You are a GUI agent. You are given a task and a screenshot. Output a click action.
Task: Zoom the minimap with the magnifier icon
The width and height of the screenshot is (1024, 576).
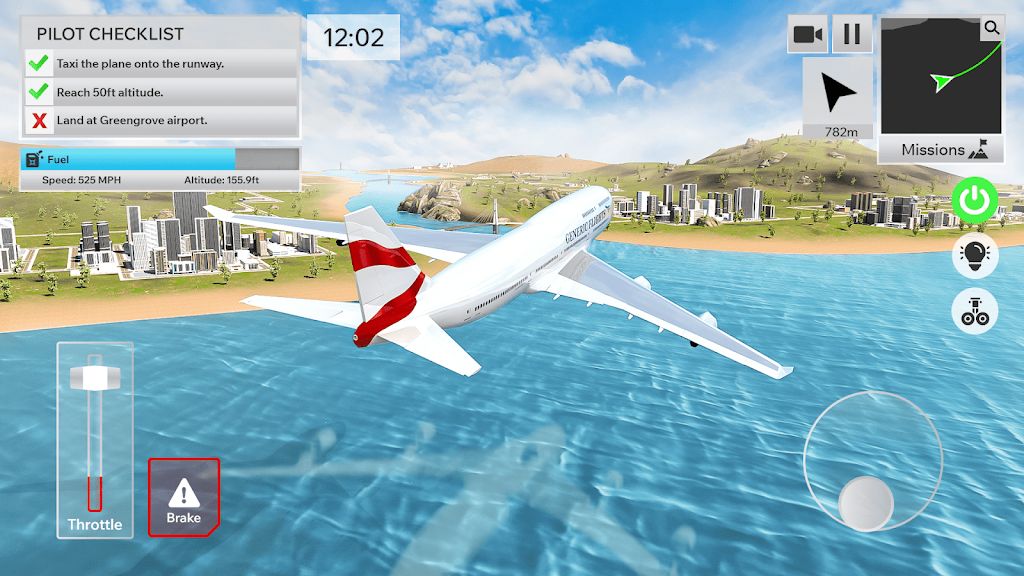(x=991, y=28)
